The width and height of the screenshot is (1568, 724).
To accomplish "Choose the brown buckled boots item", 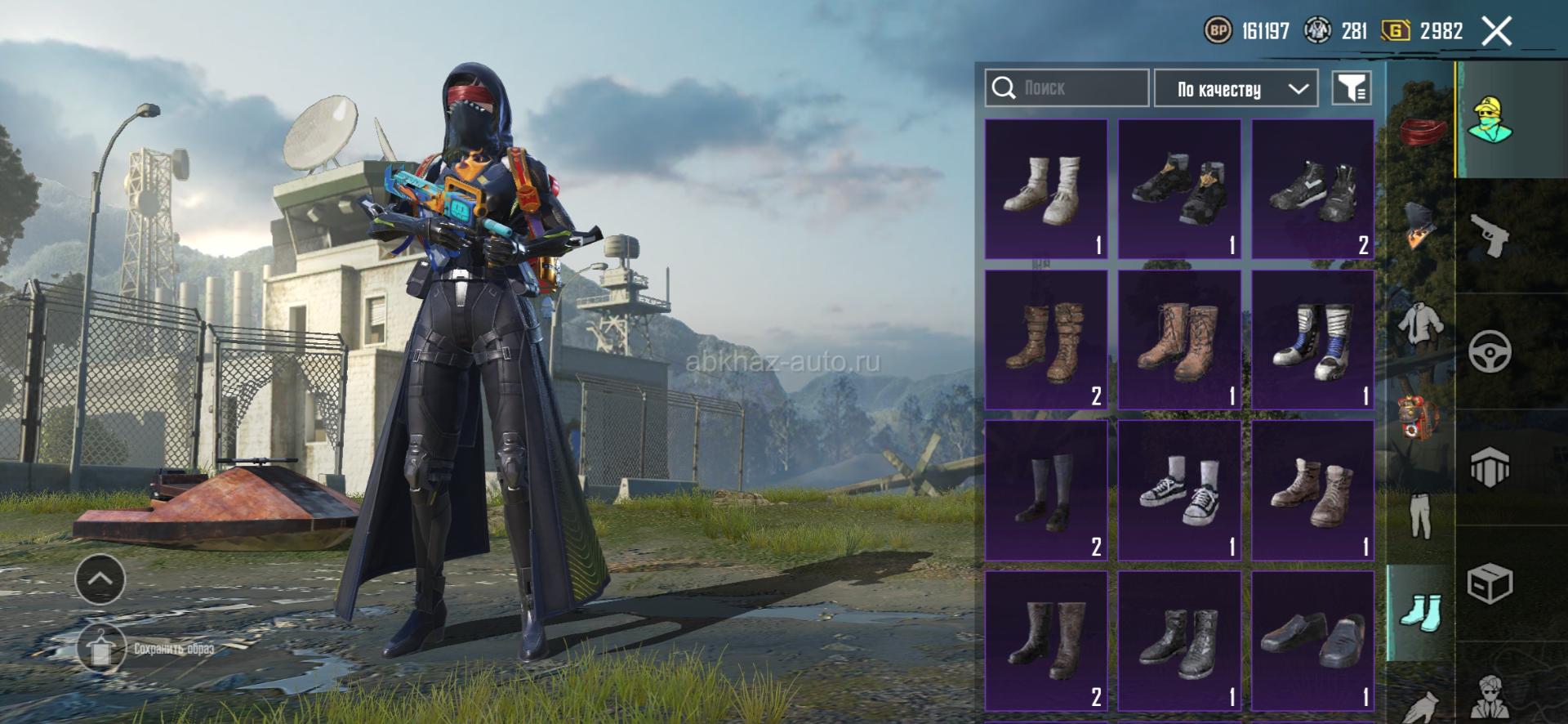I will coord(1045,340).
